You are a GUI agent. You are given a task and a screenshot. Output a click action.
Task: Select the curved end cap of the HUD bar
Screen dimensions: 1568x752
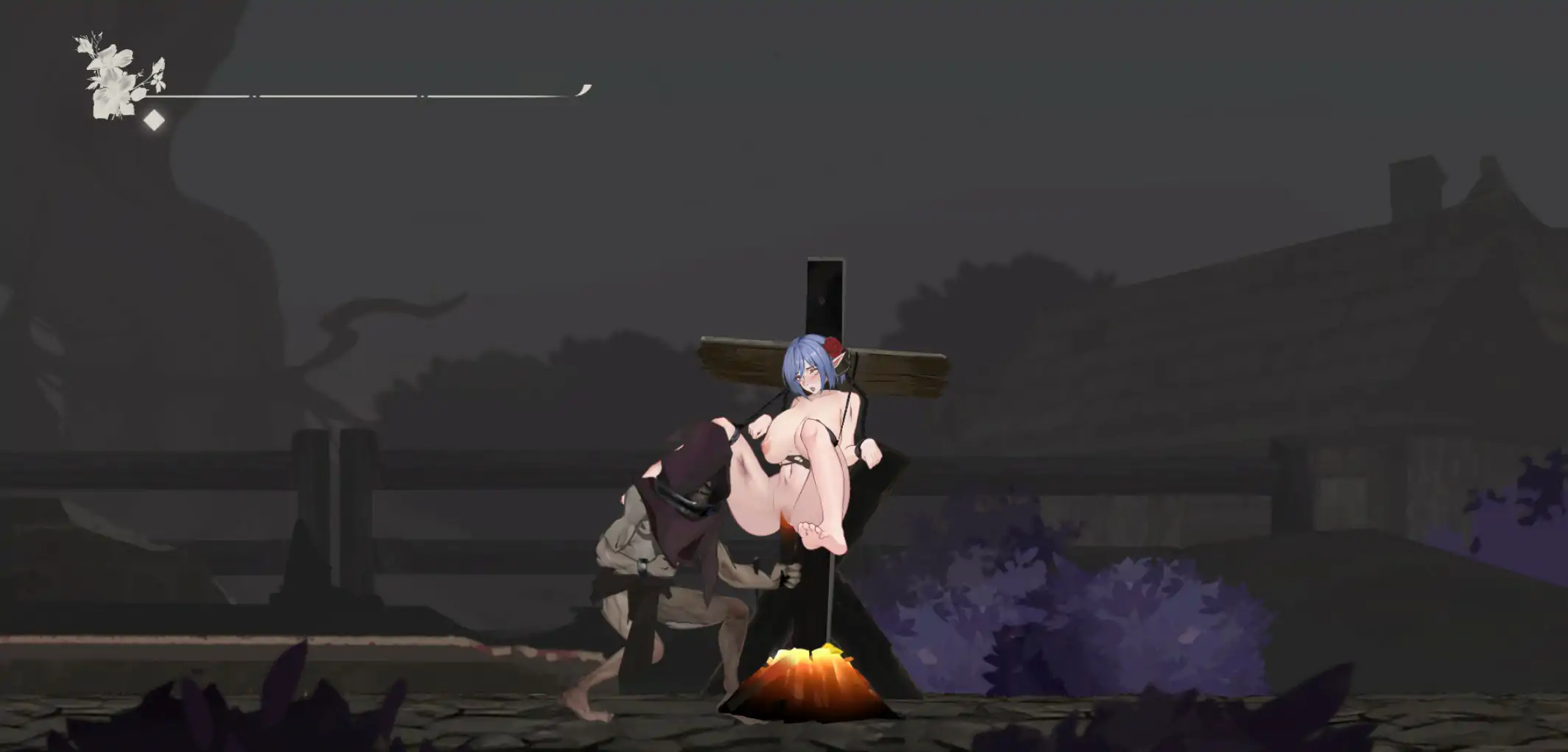(585, 90)
